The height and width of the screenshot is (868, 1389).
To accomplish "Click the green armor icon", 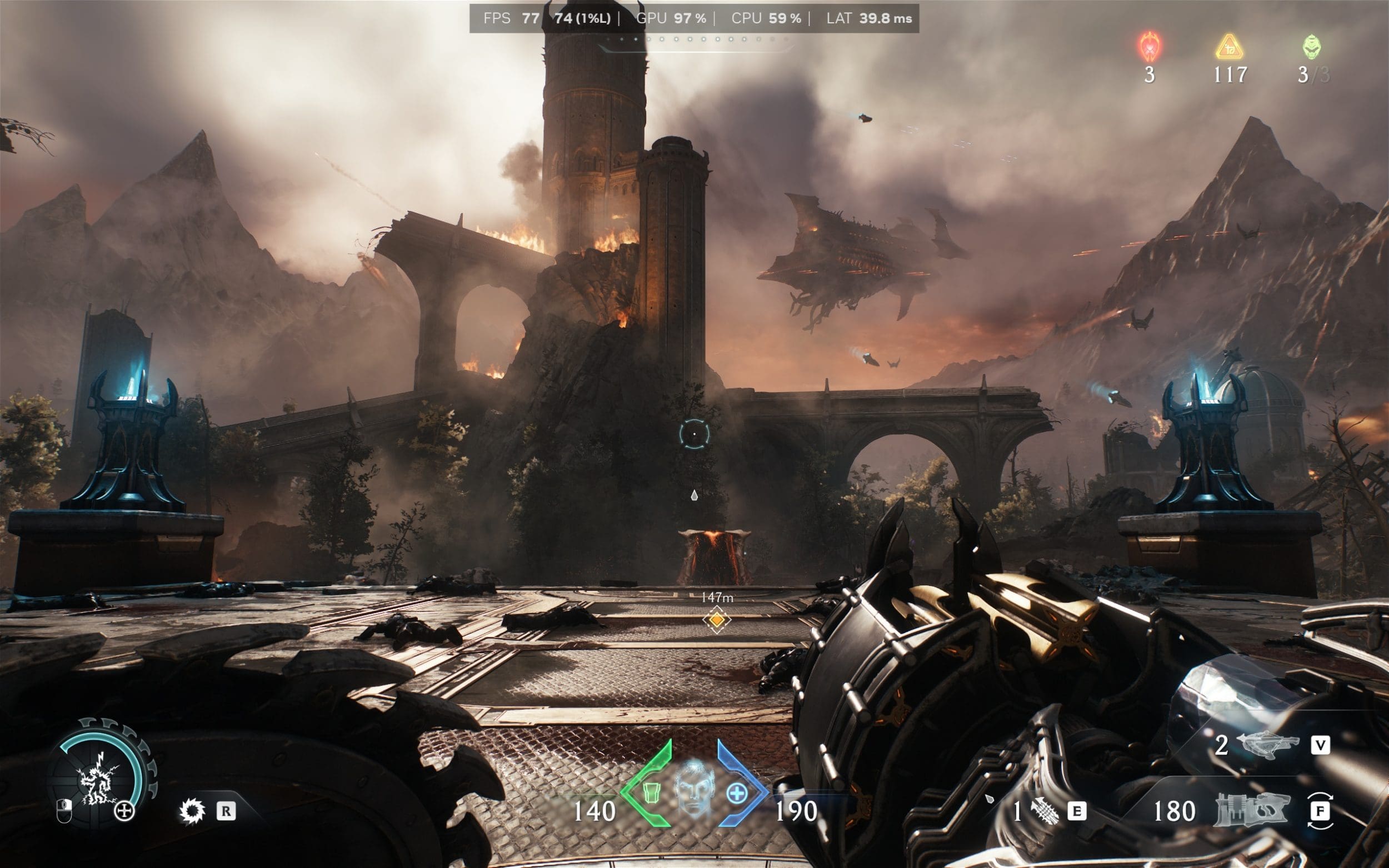I will tap(650, 792).
